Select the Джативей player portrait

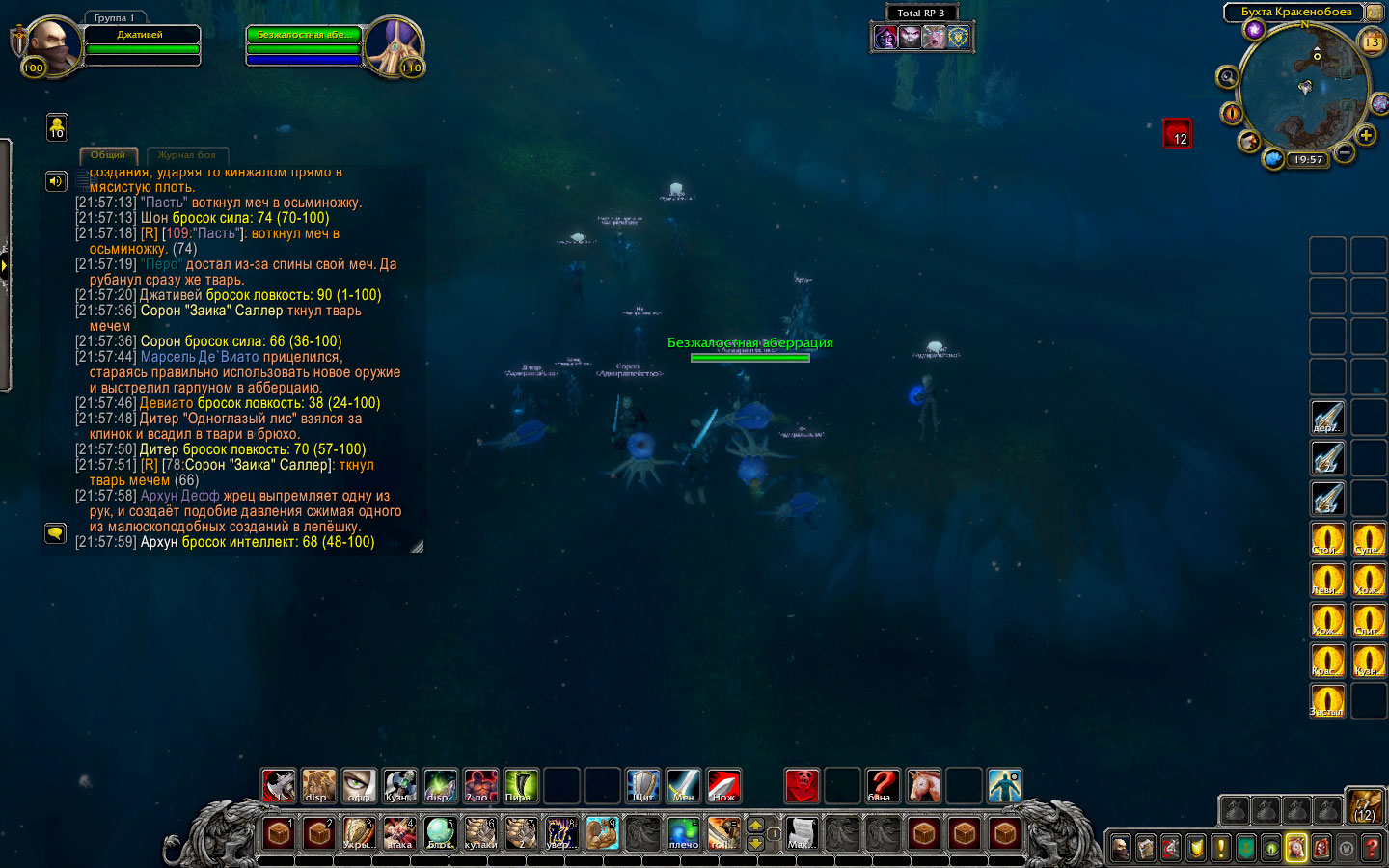(x=50, y=43)
